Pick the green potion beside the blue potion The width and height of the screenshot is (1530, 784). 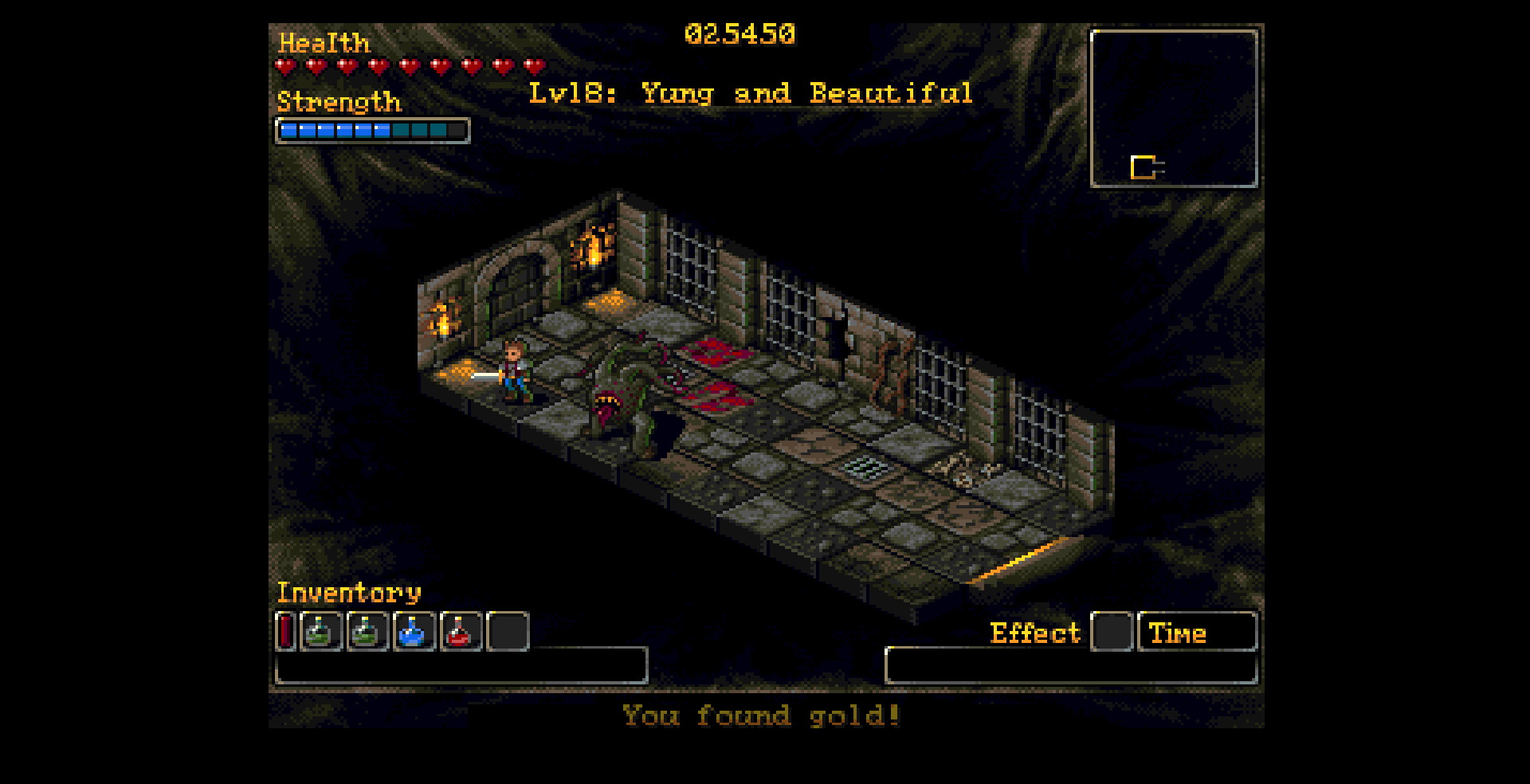[x=367, y=632]
